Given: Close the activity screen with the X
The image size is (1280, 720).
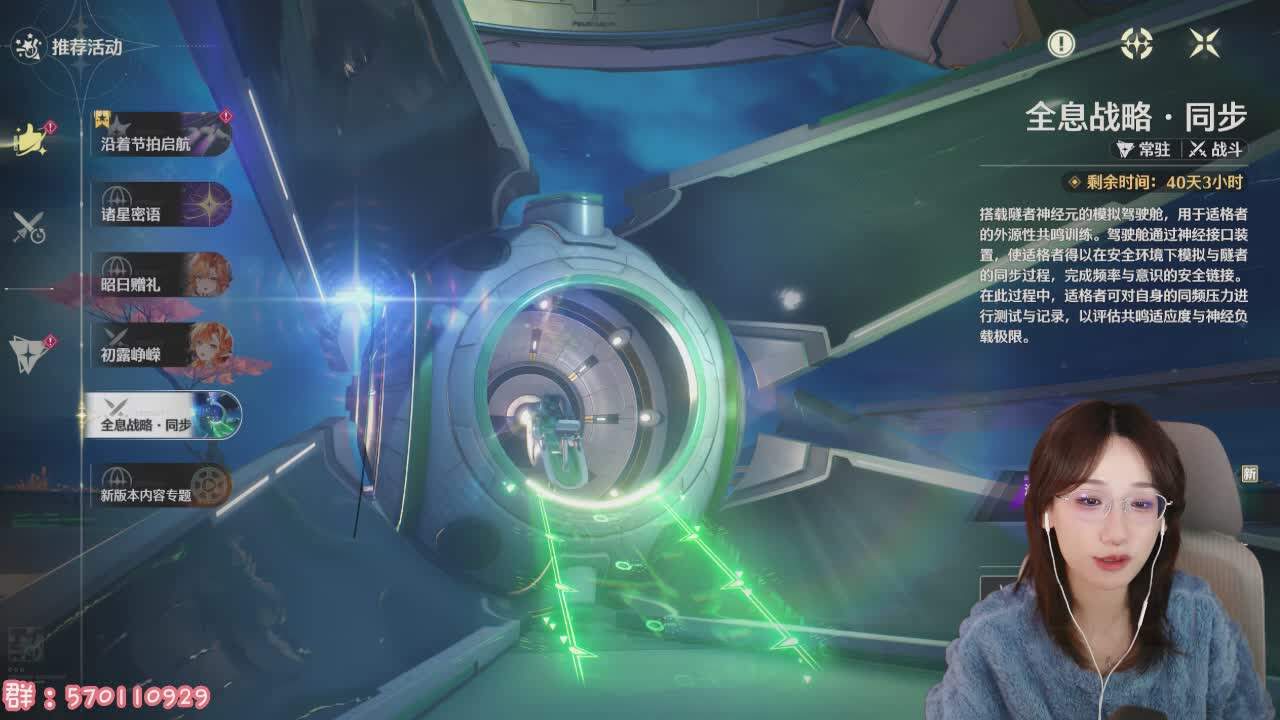Looking at the screenshot, I should pos(1204,43).
